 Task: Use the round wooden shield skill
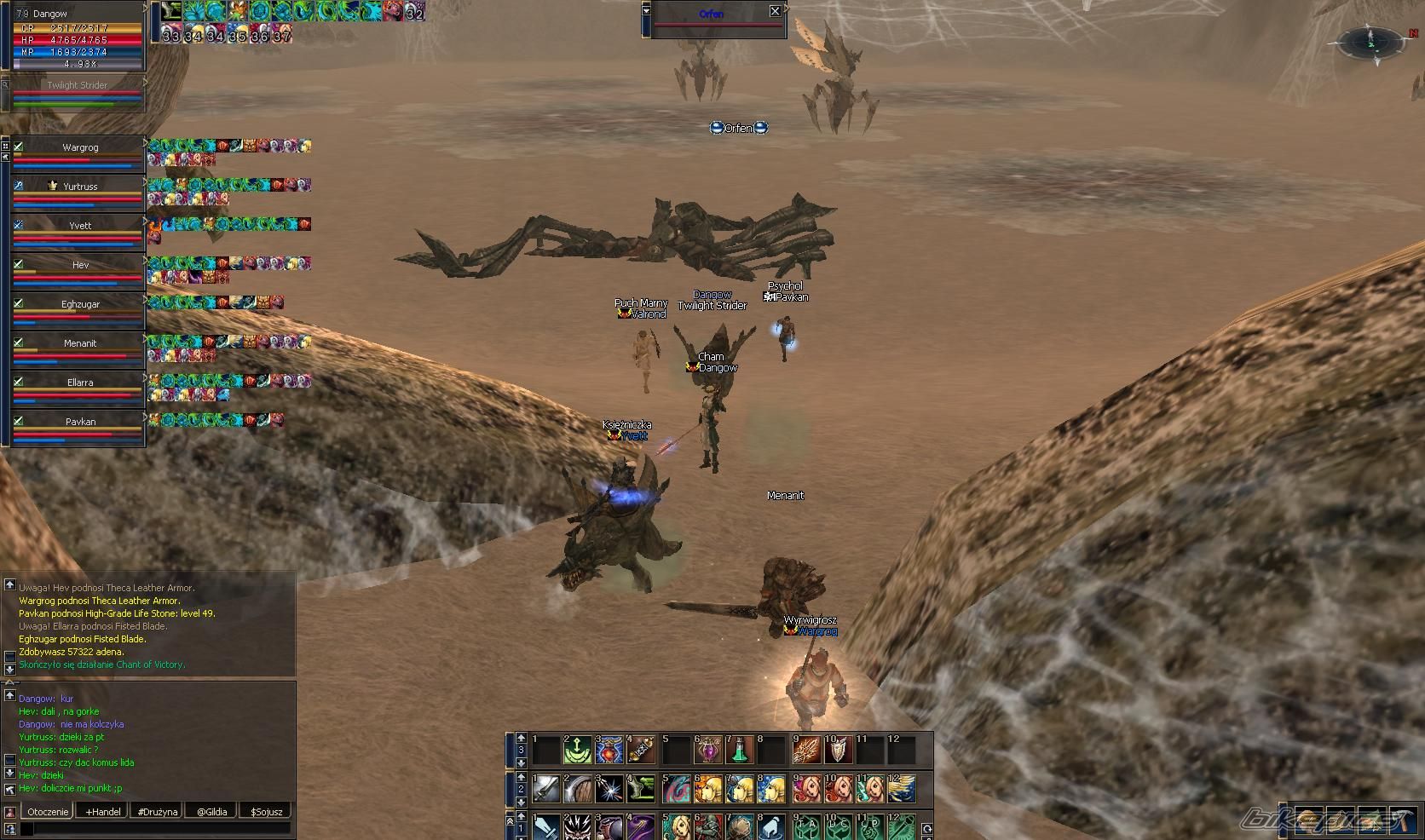point(578,790)
